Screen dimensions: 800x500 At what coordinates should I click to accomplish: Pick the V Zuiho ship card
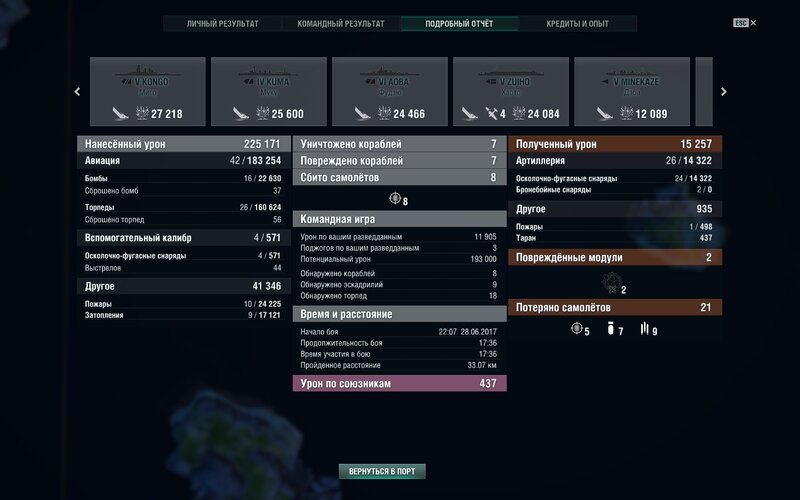pos(511,92)
